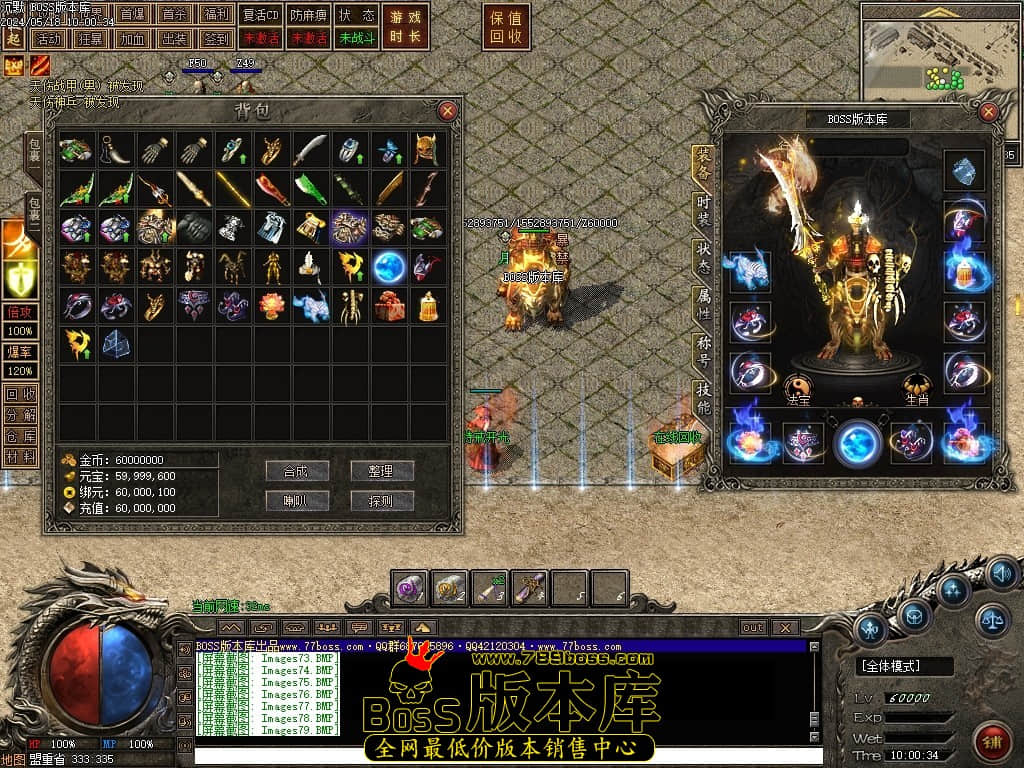Click the 狂暴 berserk button
1024x768 pixels.
(x=90, y=39)
